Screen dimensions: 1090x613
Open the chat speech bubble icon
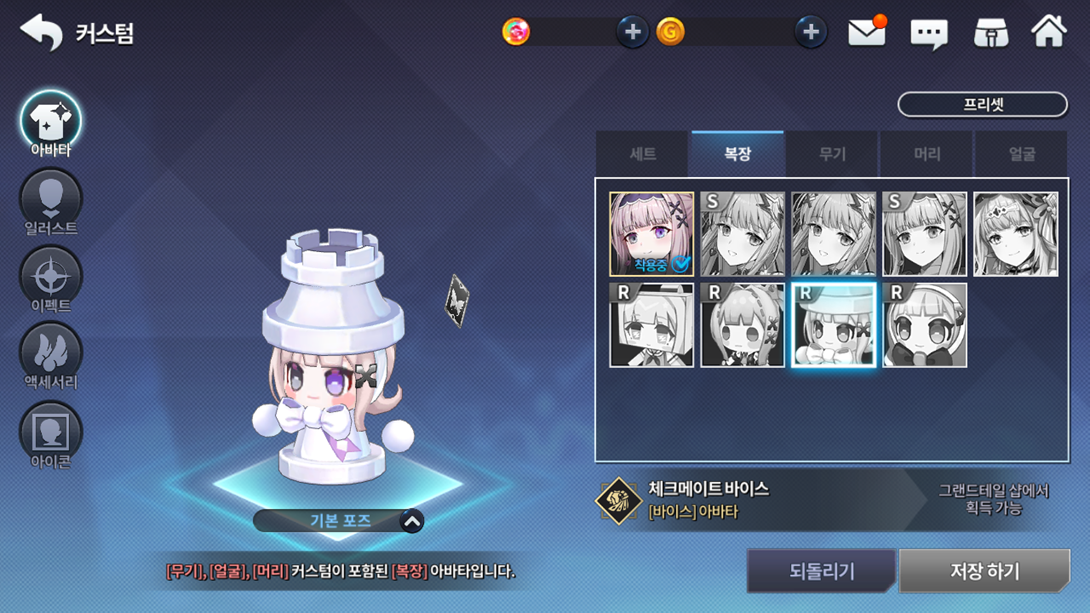click(928, 33)
